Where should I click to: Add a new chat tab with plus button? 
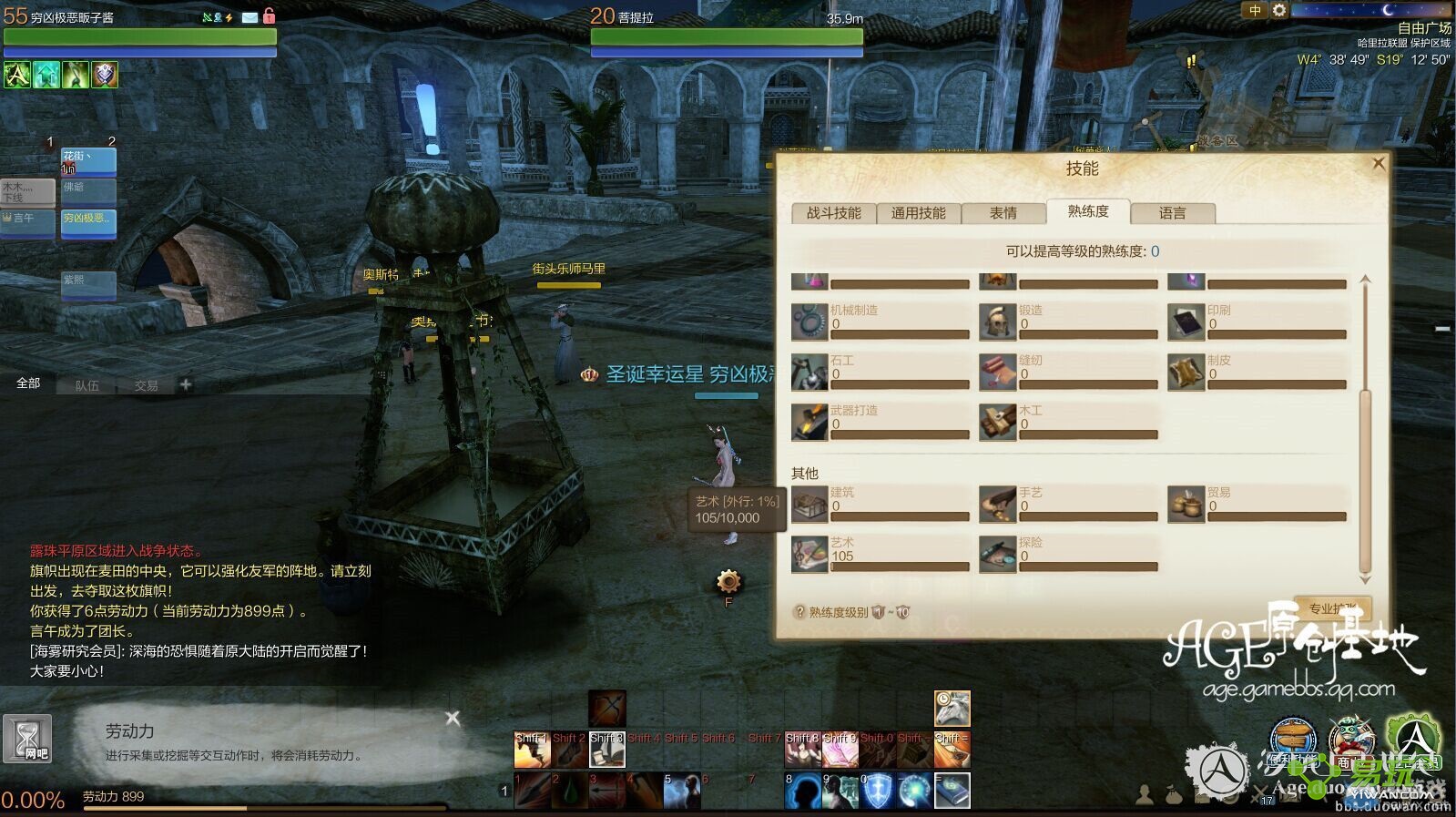(x=186, y=384)
